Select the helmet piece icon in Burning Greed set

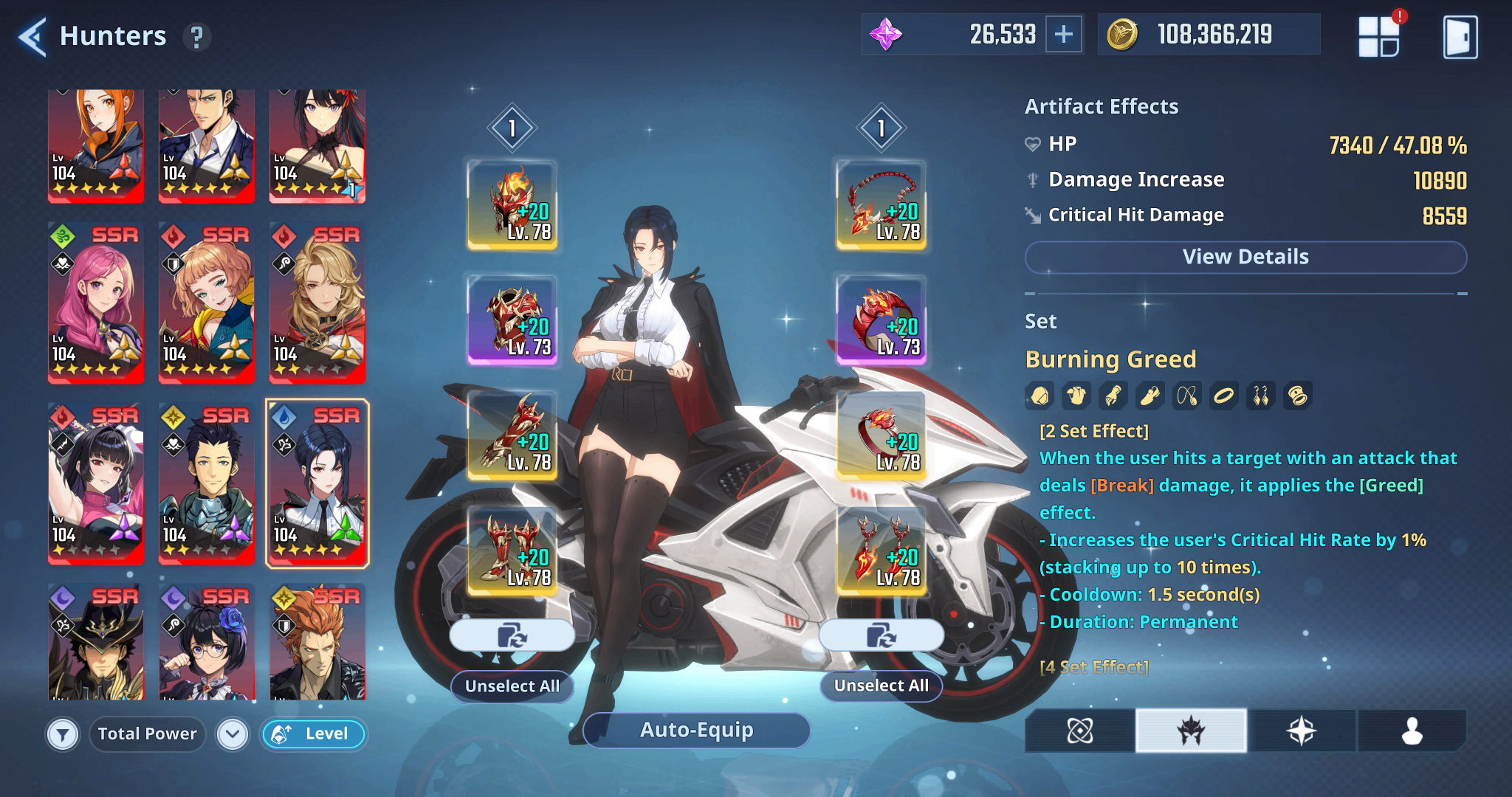[1039, 395]
